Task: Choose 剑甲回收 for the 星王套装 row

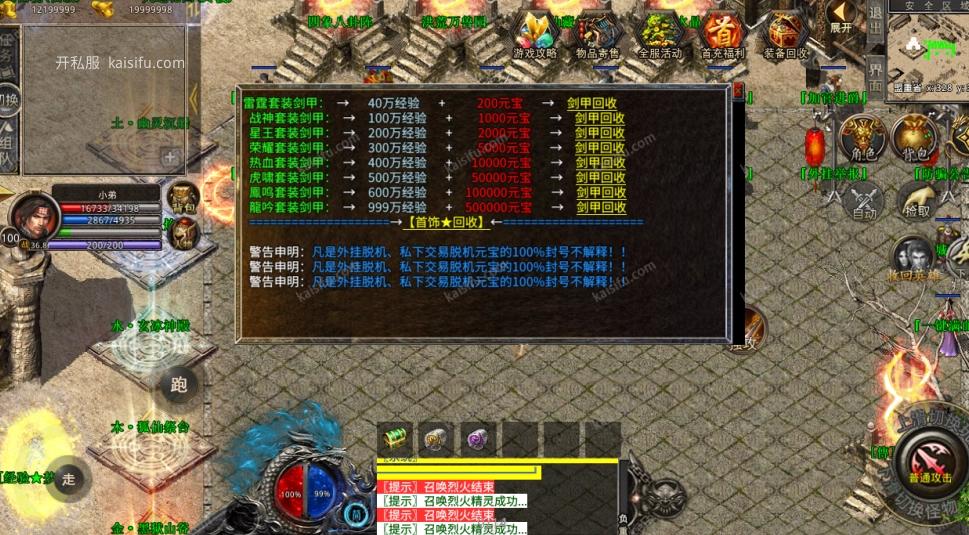Action: pos(600,133)
